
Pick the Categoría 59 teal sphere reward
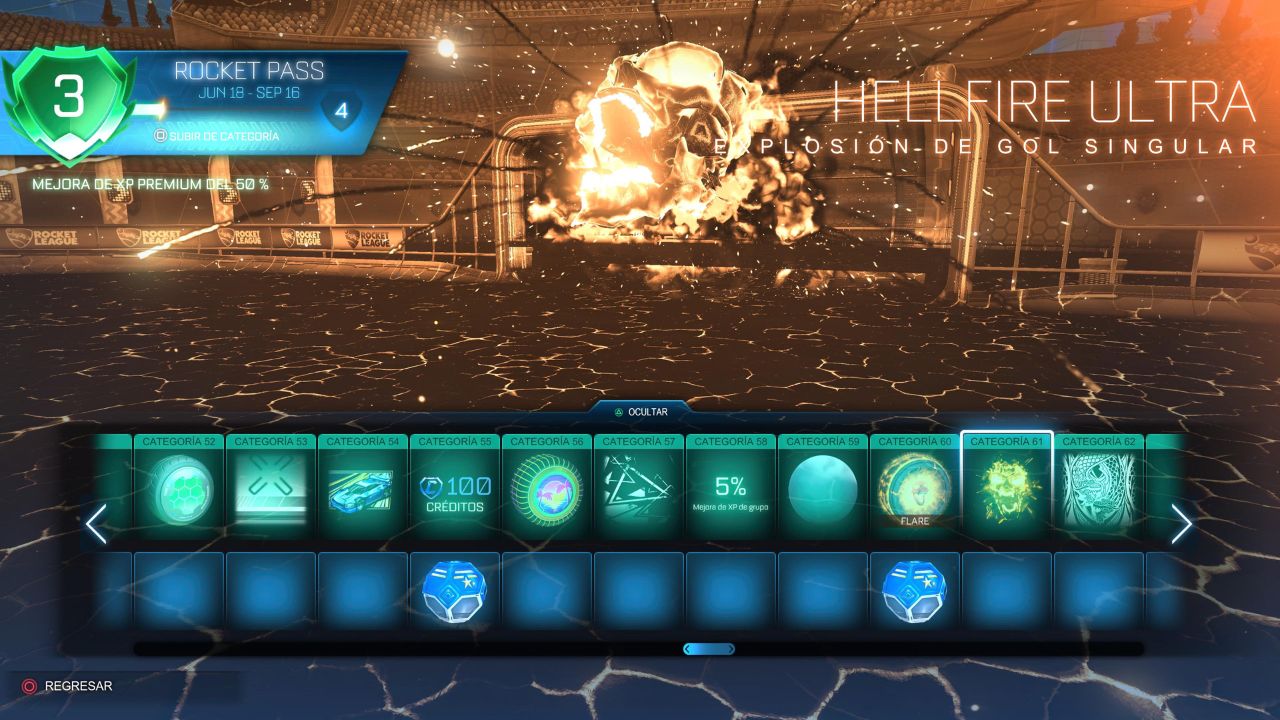tap(823, 490)
